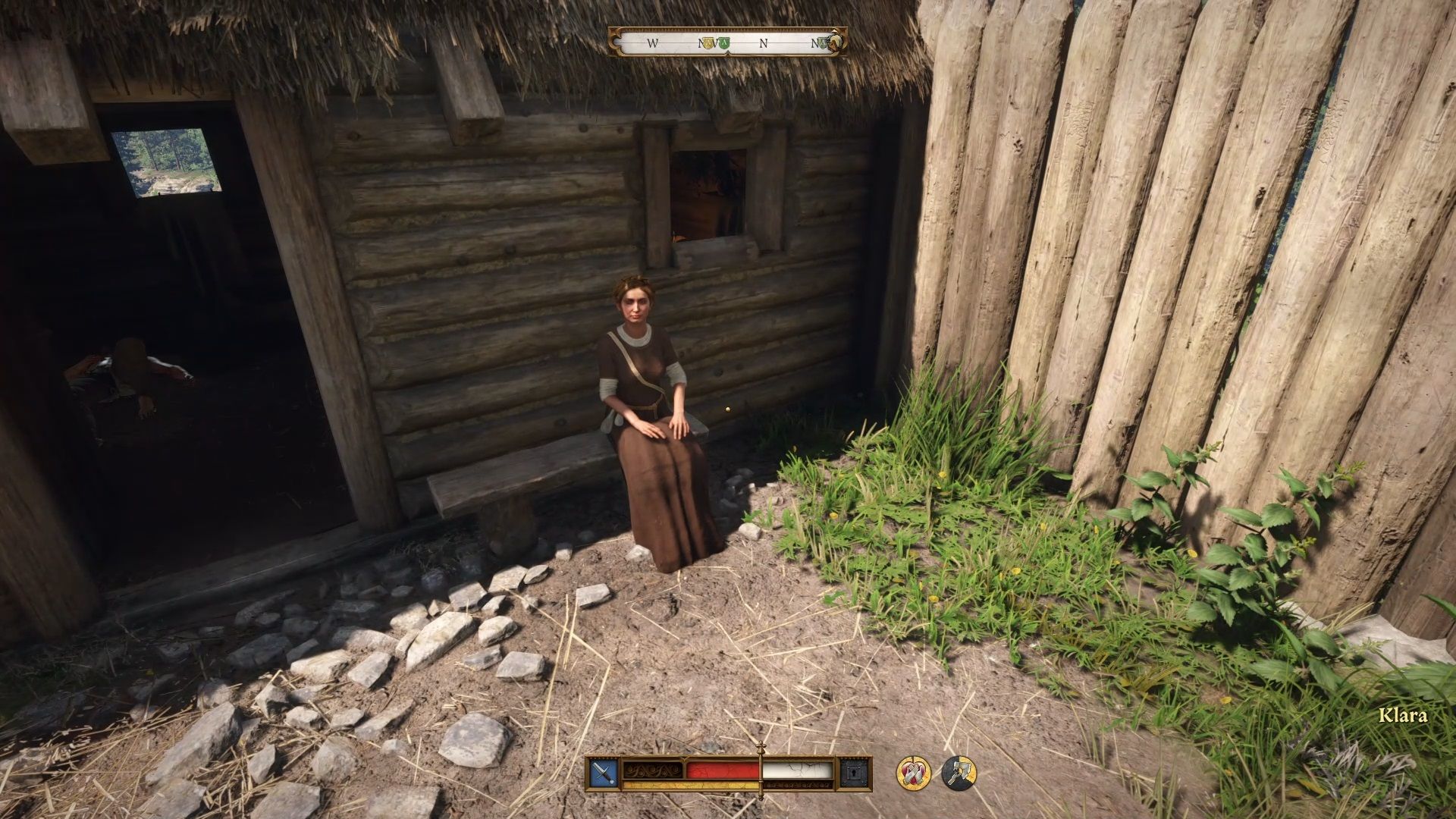Click the yellow shield marker on the compass

click(x=710, y=44)
